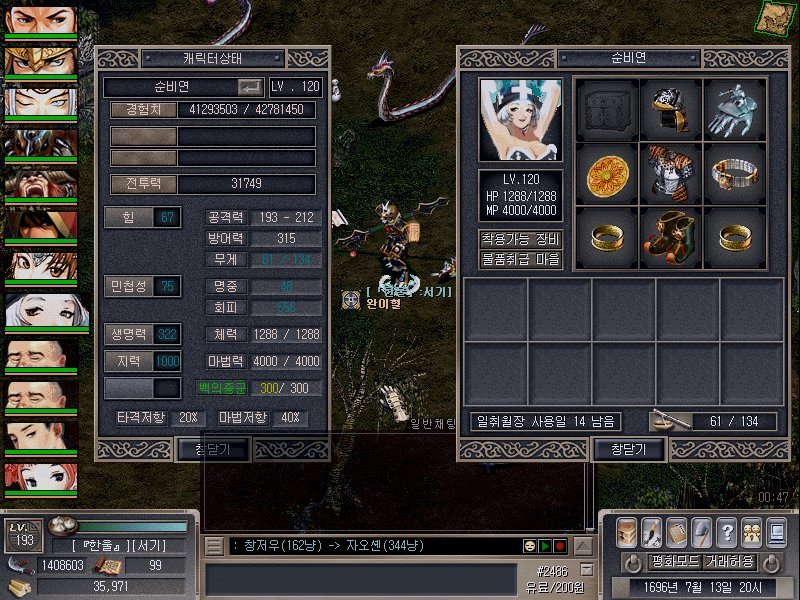Toggle the 거래허용 trade allow button

tap(729, 561)
